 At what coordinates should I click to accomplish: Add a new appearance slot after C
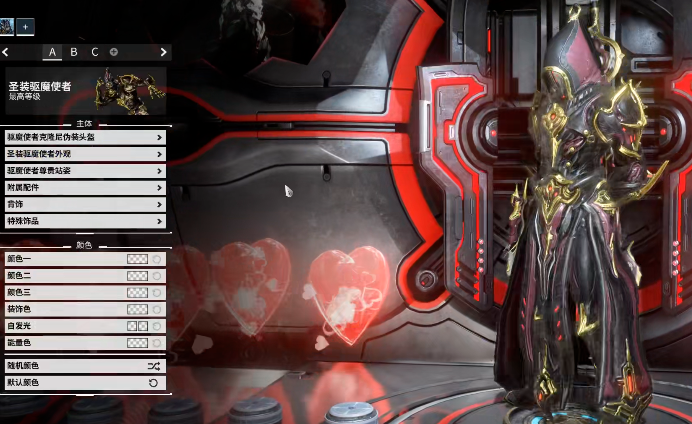pos(113,51)
